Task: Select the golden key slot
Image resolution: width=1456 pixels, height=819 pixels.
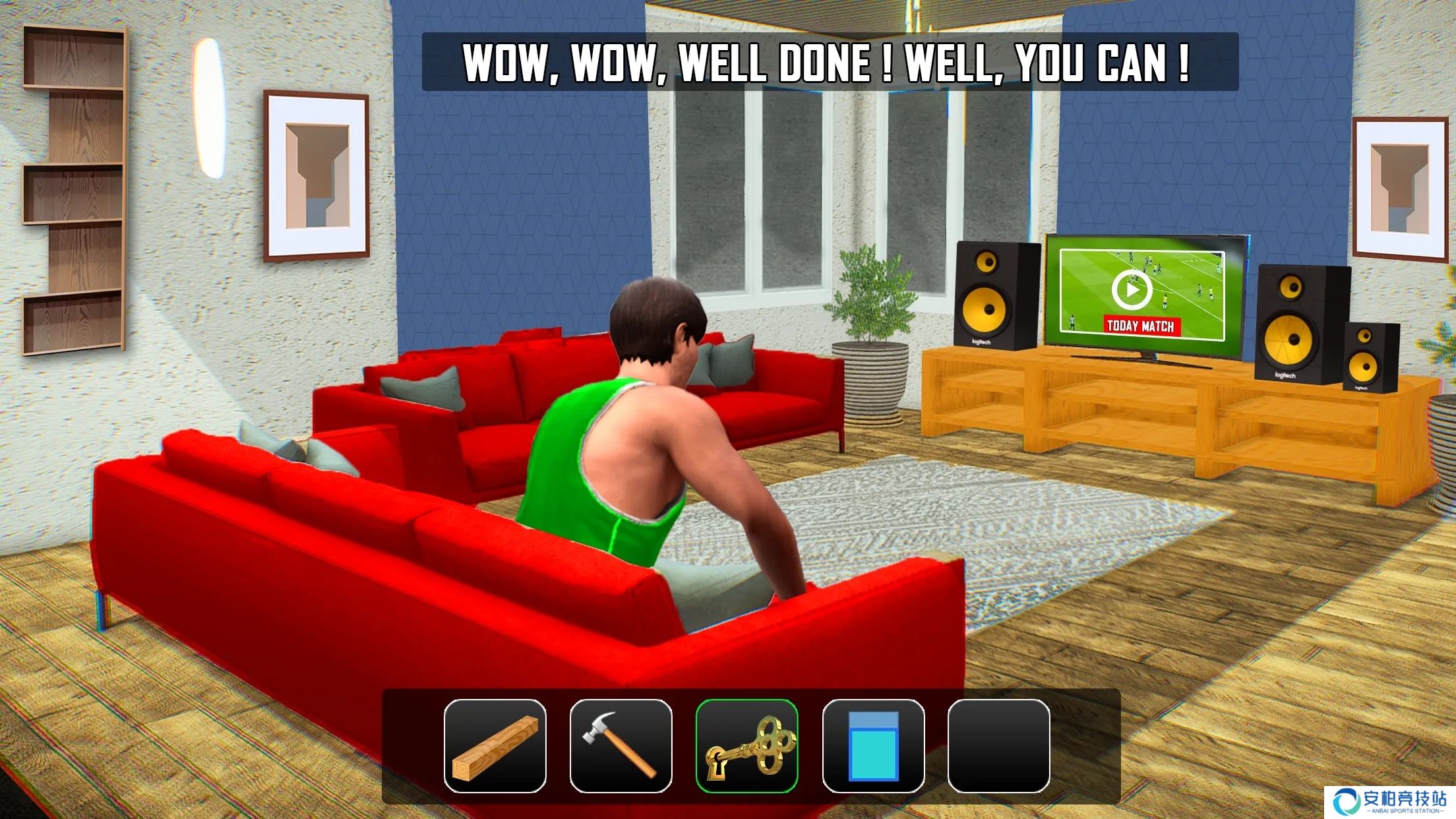Action: coord(746,746)
